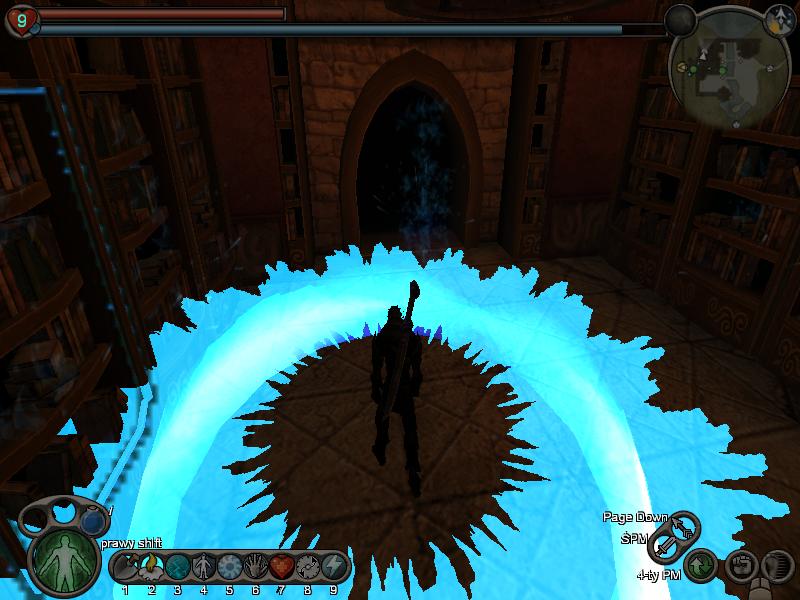Select the clenched fist action icon

point(739,566)
